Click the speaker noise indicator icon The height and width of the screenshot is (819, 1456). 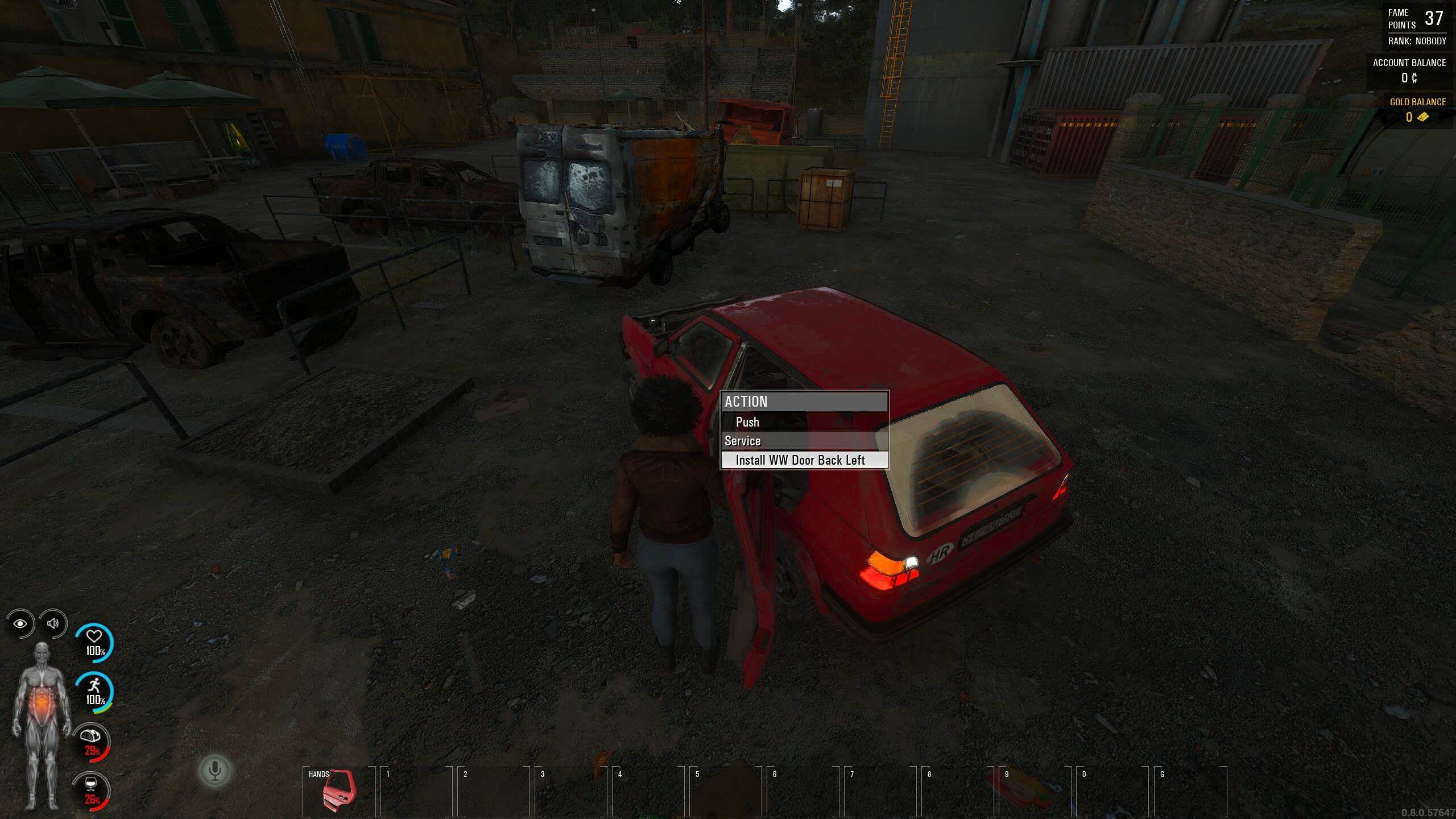pyautogui.click(x=53, y=623)
